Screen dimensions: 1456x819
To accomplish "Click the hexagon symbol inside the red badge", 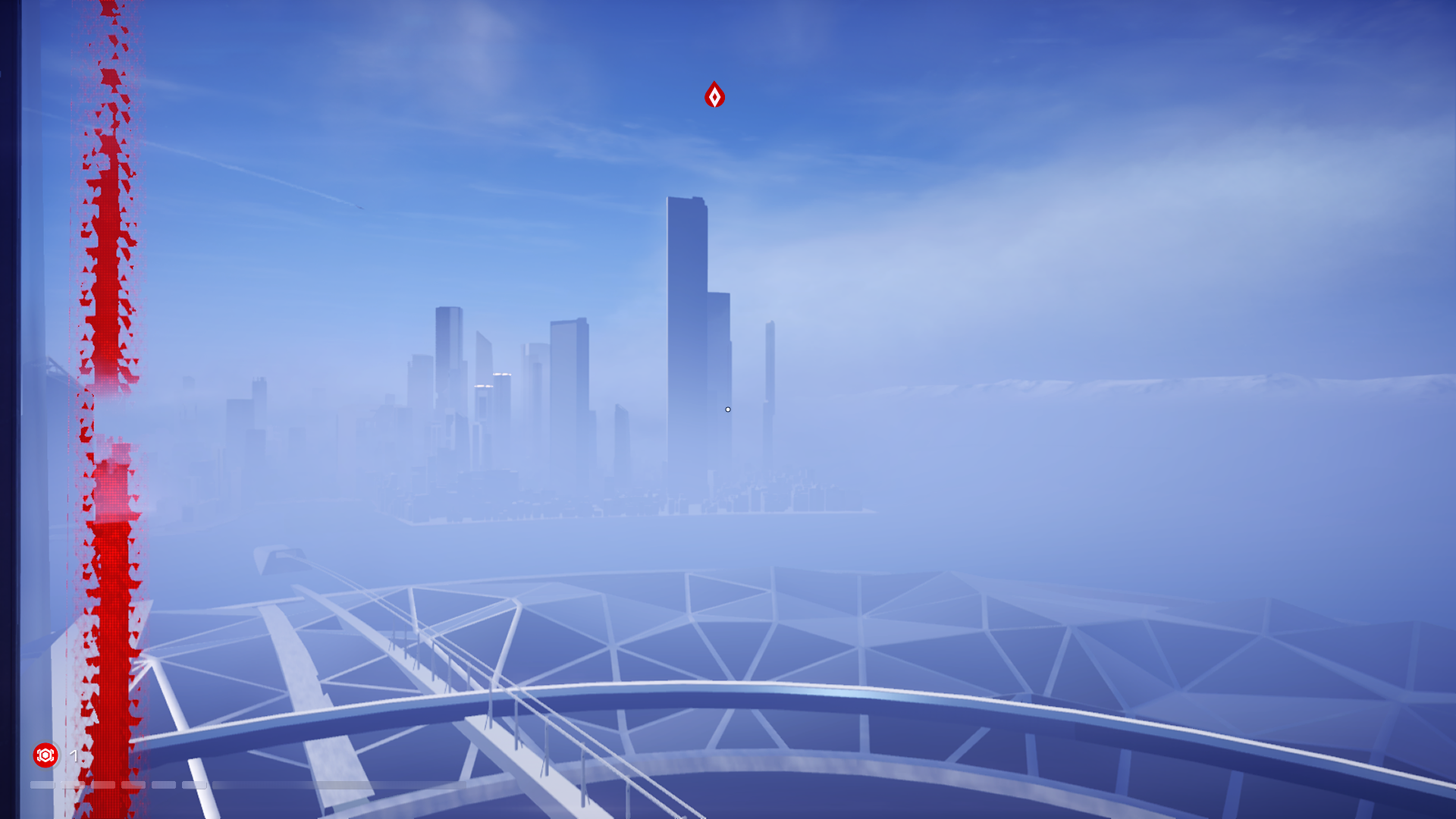I will (x=45, y=755).
